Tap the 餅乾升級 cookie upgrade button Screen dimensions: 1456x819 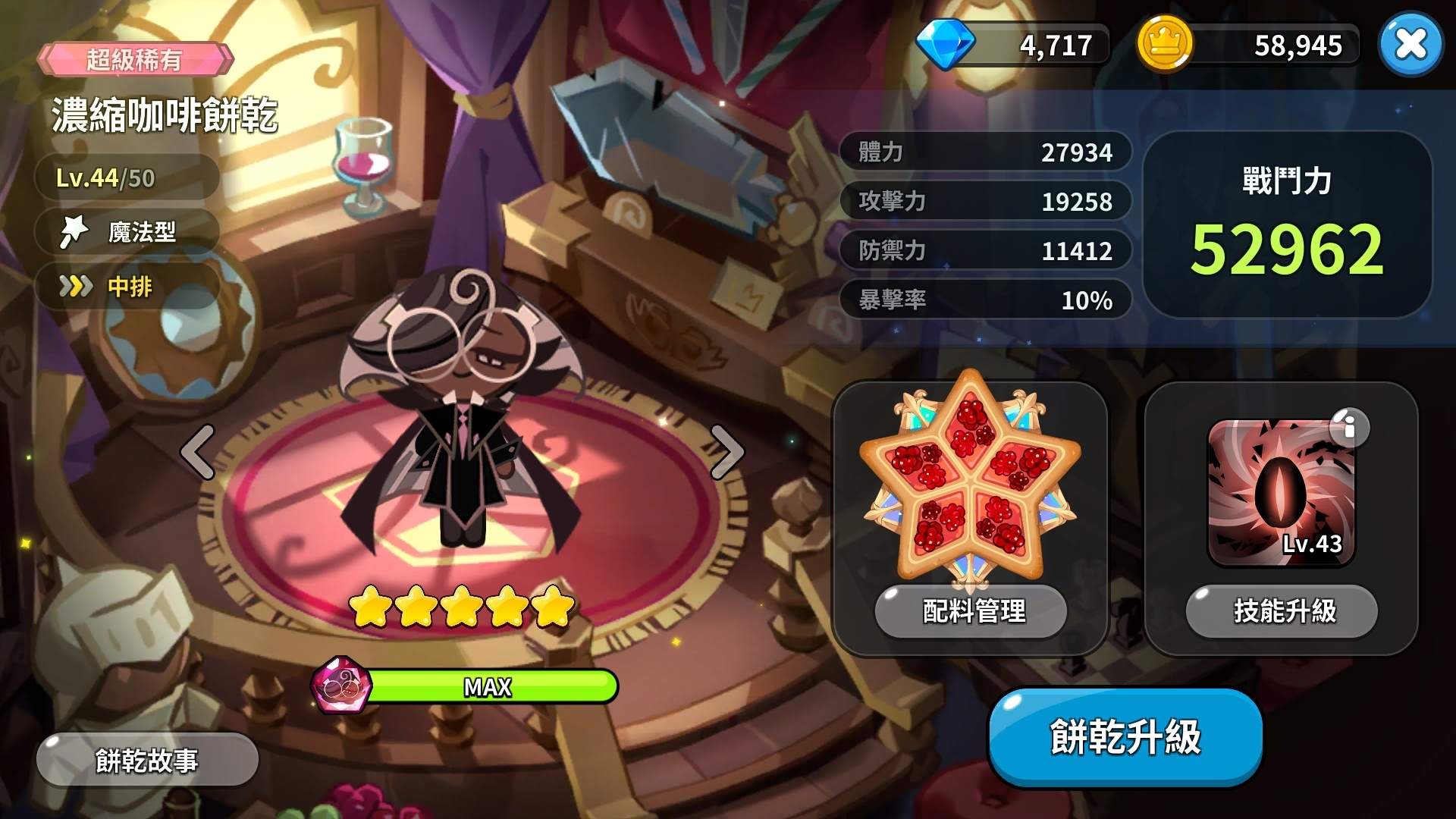[x=1125, y=737]
